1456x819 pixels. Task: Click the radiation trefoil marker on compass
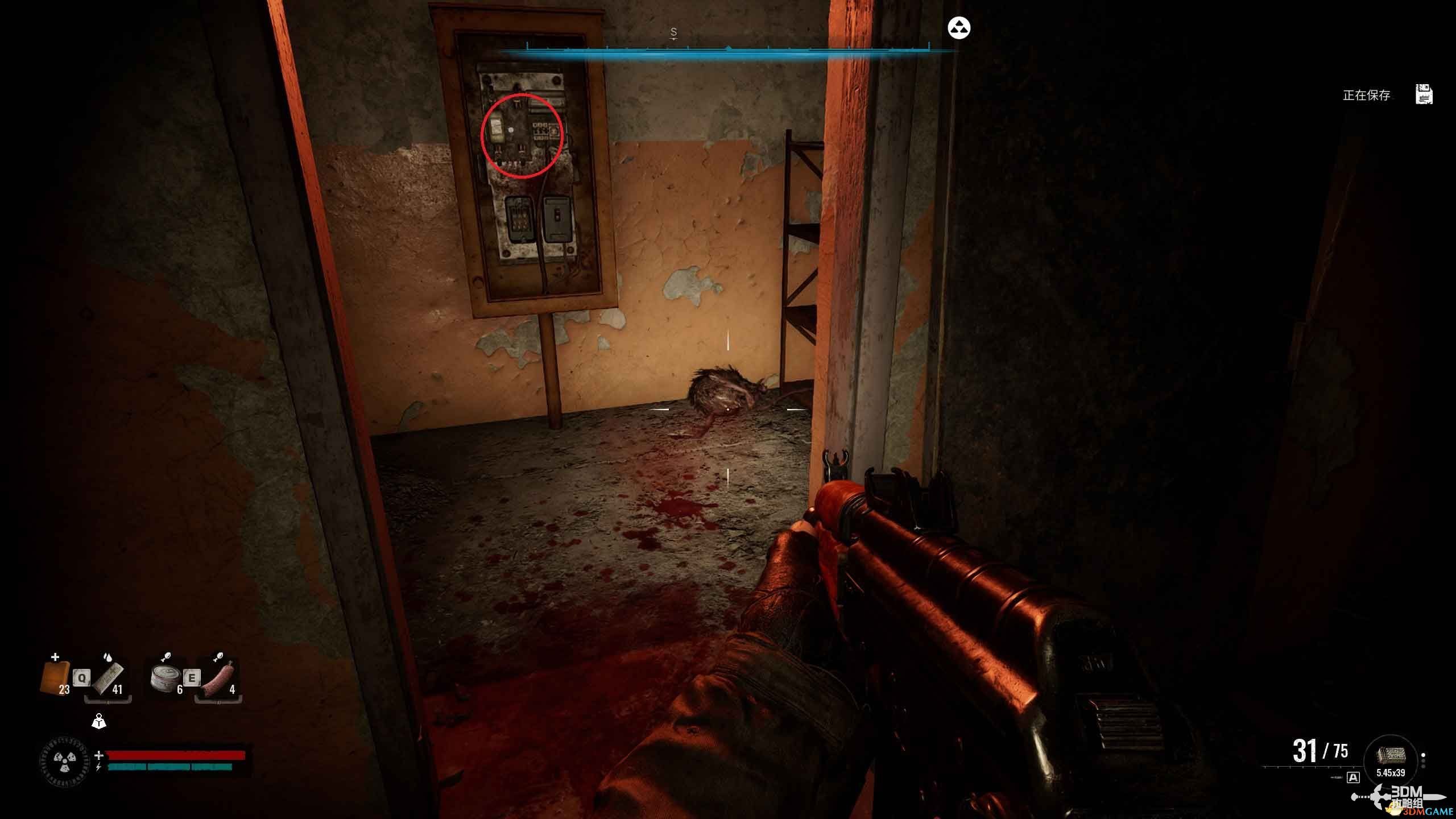click(959, 28)
